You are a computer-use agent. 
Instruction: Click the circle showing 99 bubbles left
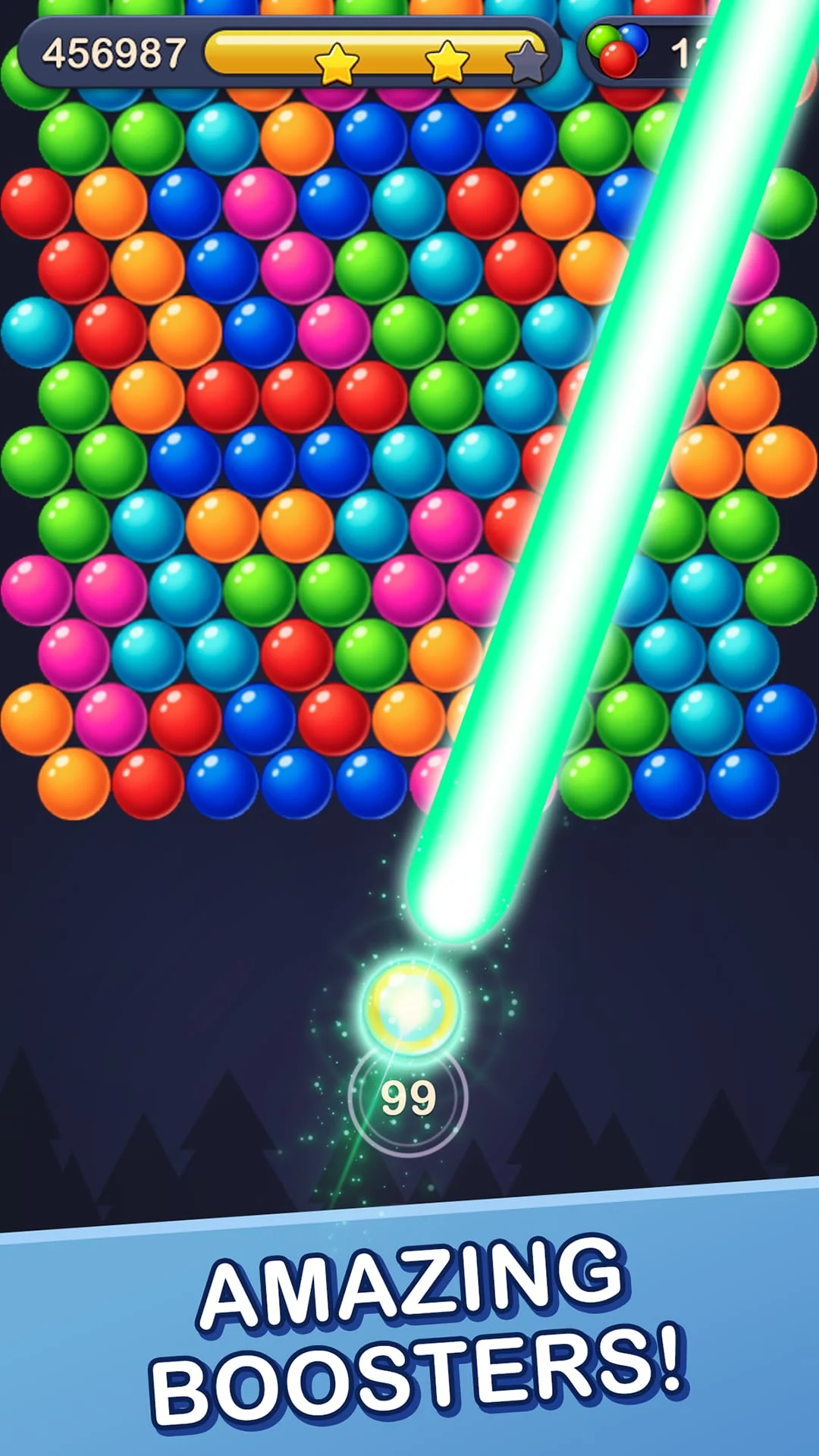point(408,1097)
